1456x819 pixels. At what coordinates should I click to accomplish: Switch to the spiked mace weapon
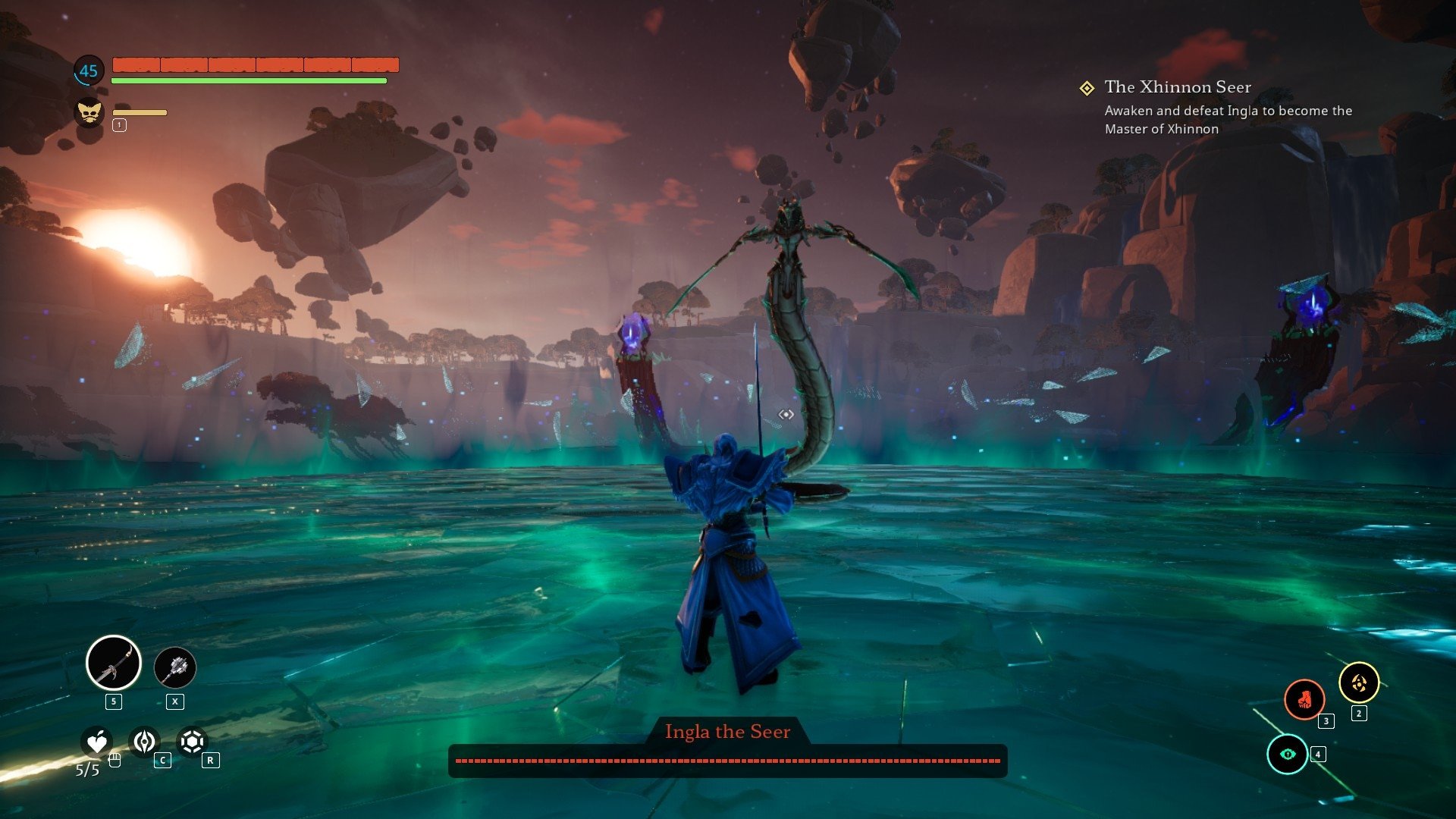click(175, 667)
